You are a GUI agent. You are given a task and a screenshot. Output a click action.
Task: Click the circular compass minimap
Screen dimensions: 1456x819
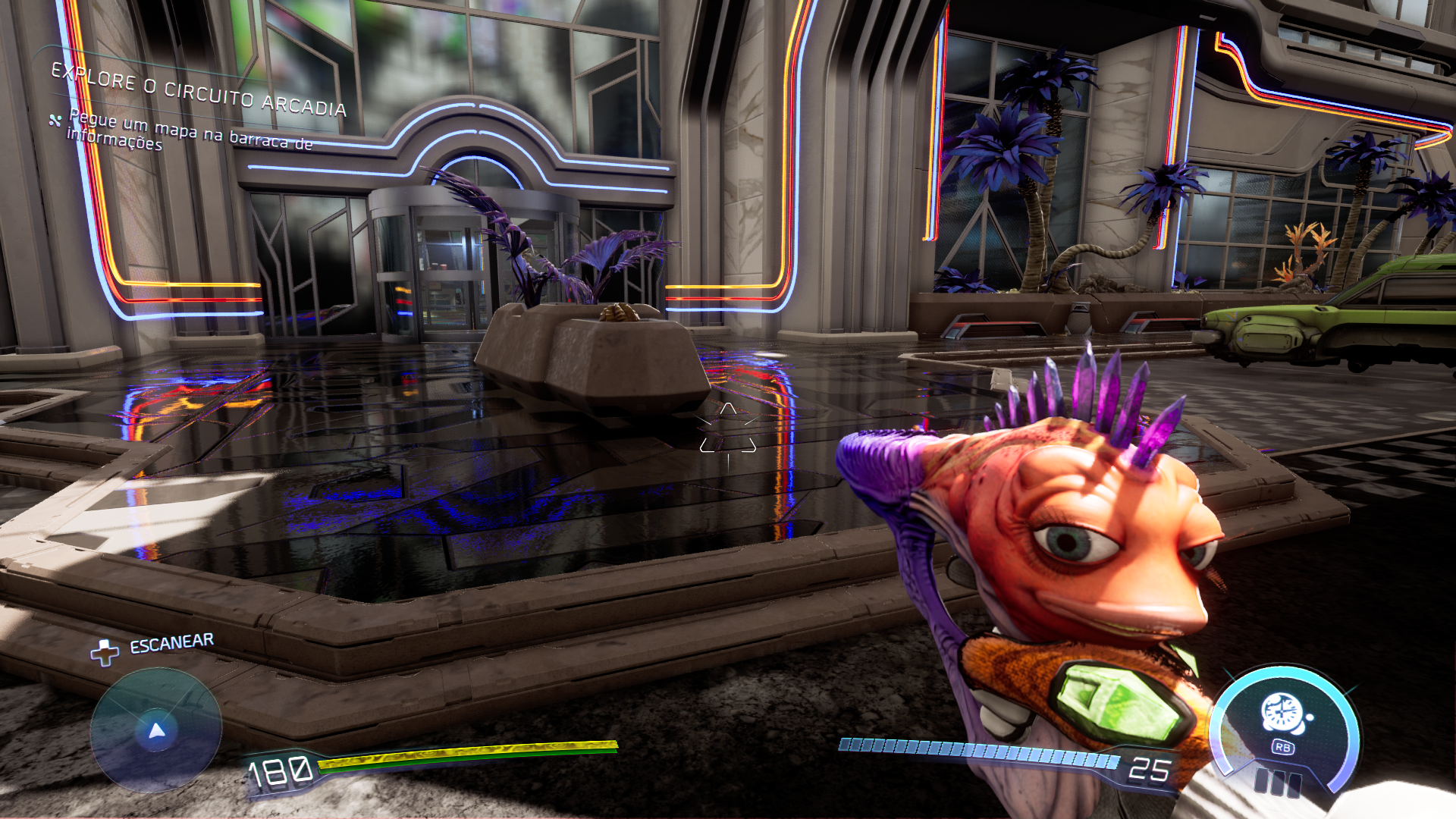pyautogui.click(x=156, y=730)
